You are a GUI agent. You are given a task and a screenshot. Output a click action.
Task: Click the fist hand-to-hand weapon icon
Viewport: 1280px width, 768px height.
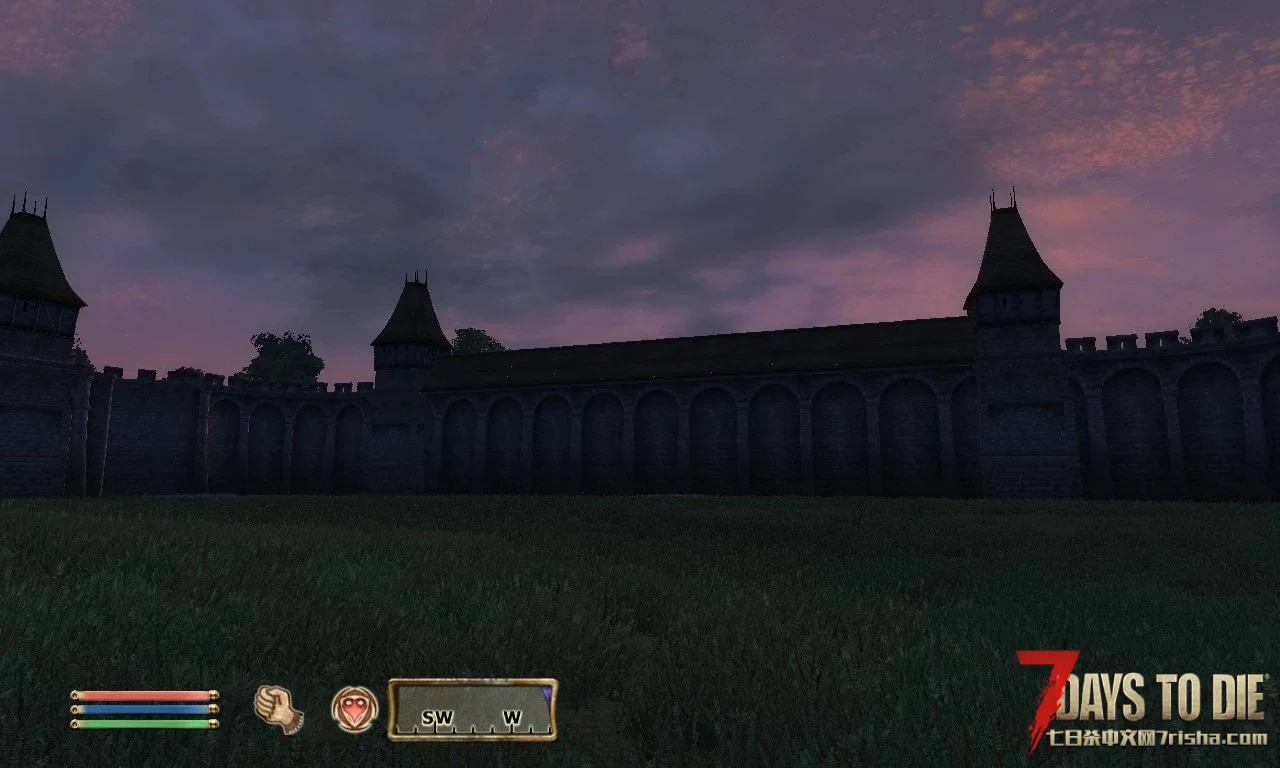278,708
